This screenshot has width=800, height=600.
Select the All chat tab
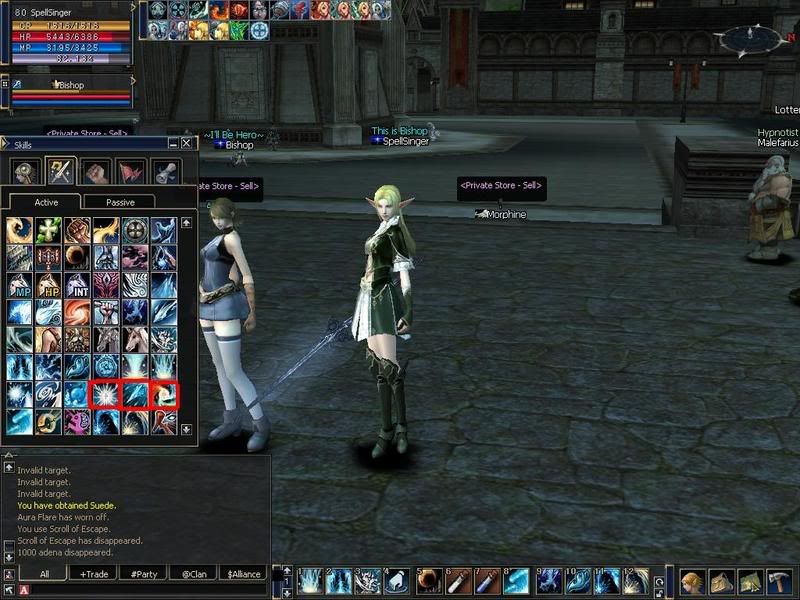click(x=45, y=574)
